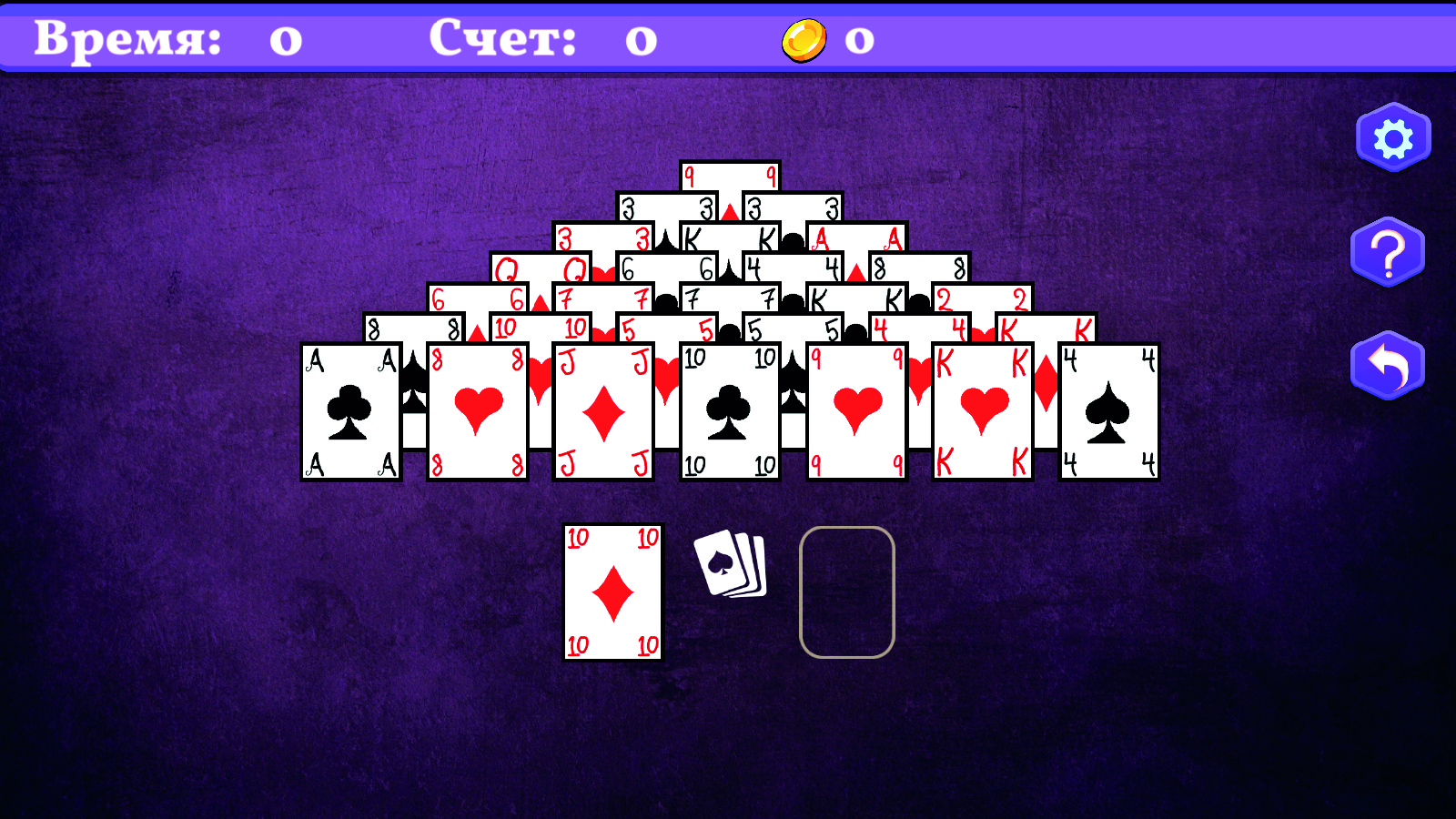Open the help question mark
Image resolution: width=1456 pixels, height=819 pixels.
pyautogui.click(x=1387, y=252)
